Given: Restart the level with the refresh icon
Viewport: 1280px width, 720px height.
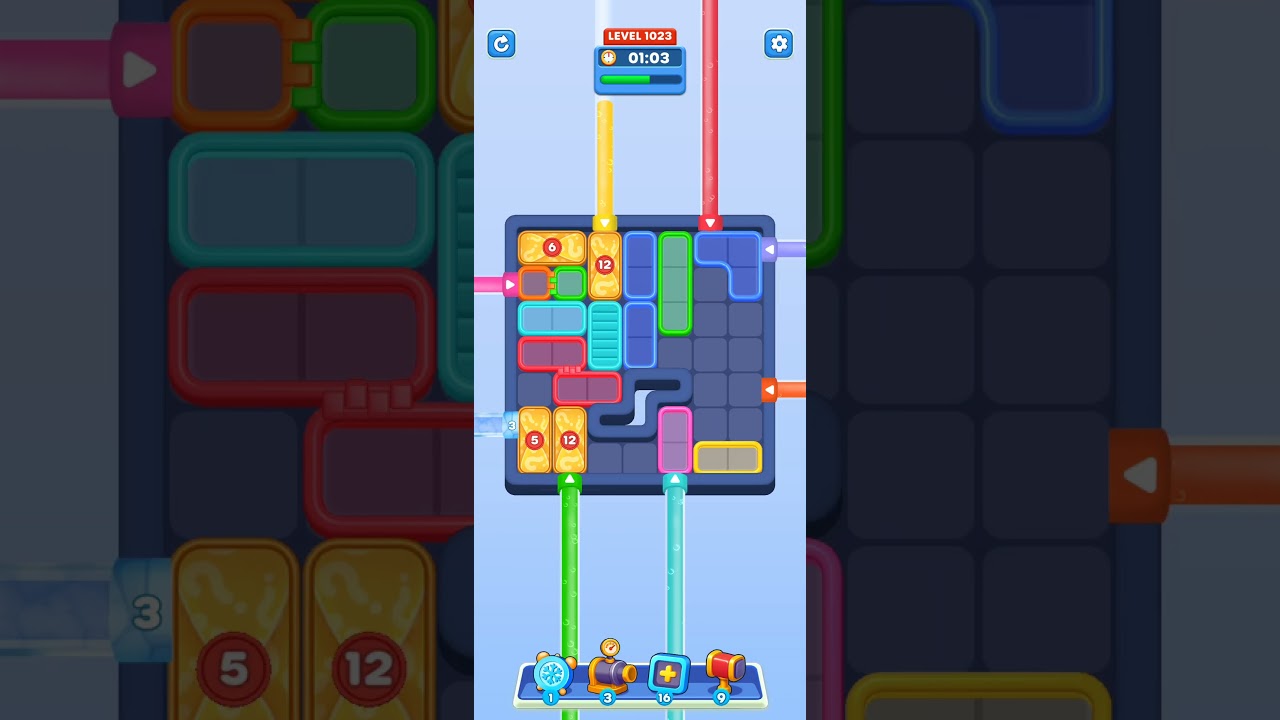Looking at the screenshot, I should point(502,44).
